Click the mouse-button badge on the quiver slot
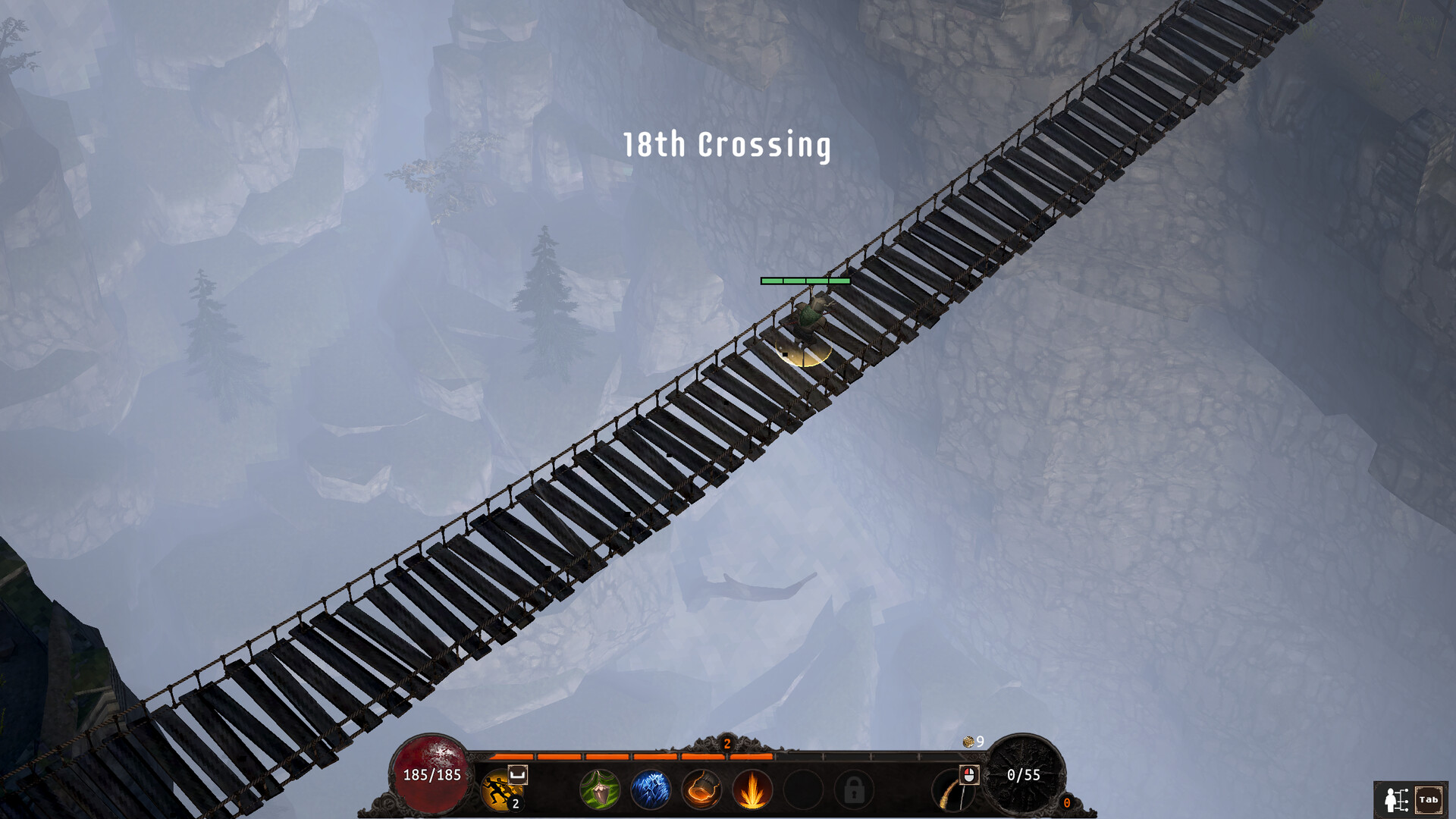 [x=969, y=774]
